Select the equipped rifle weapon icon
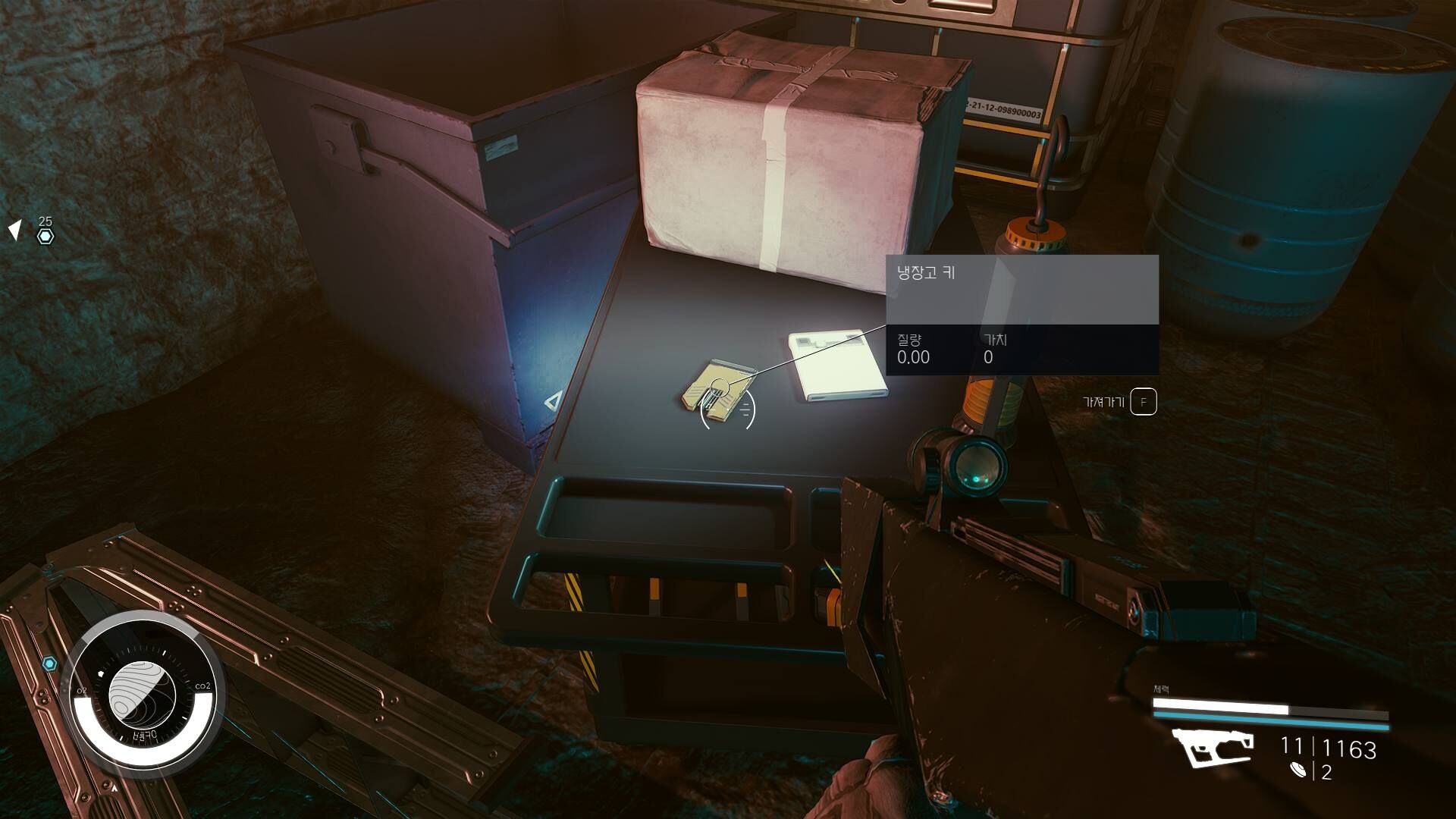Image resolution: width=1456 pixels, height=819 pixels. pos(1213,747)
